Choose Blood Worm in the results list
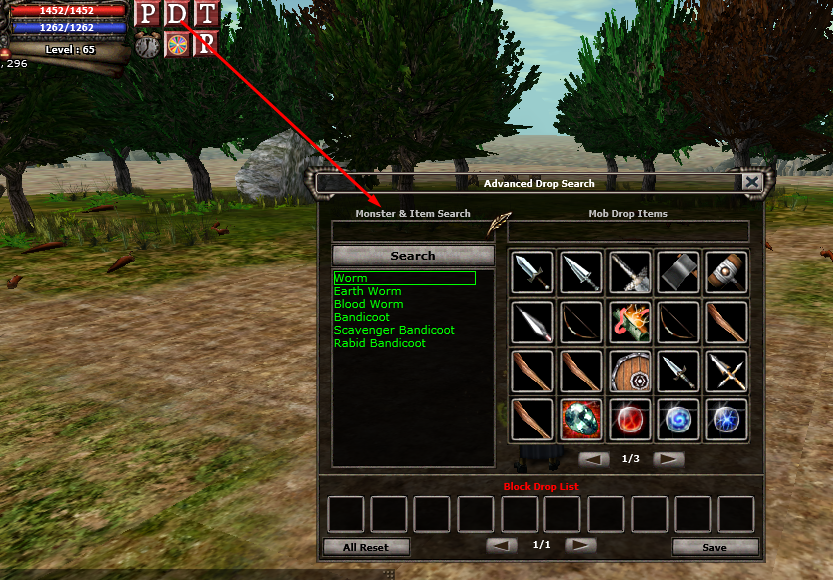 pyautogui.click(x=369, y=304)
